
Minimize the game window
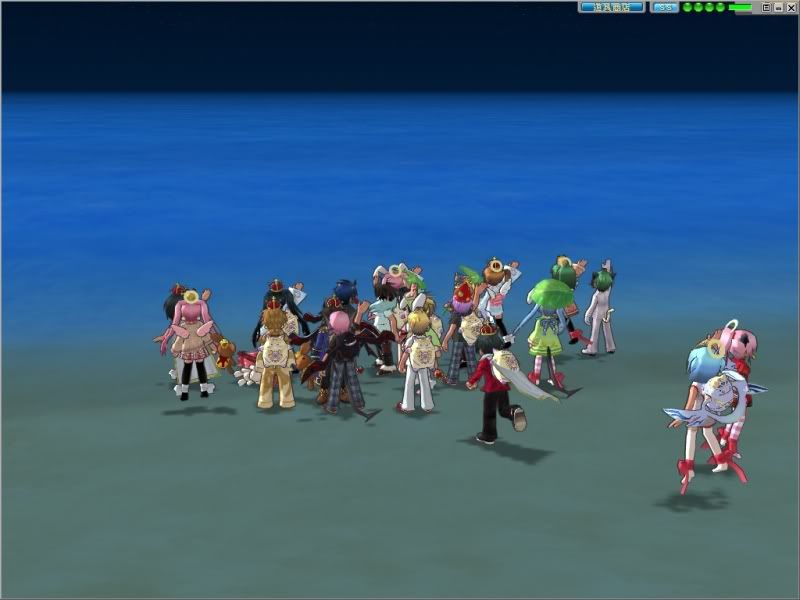coord(779,7)
